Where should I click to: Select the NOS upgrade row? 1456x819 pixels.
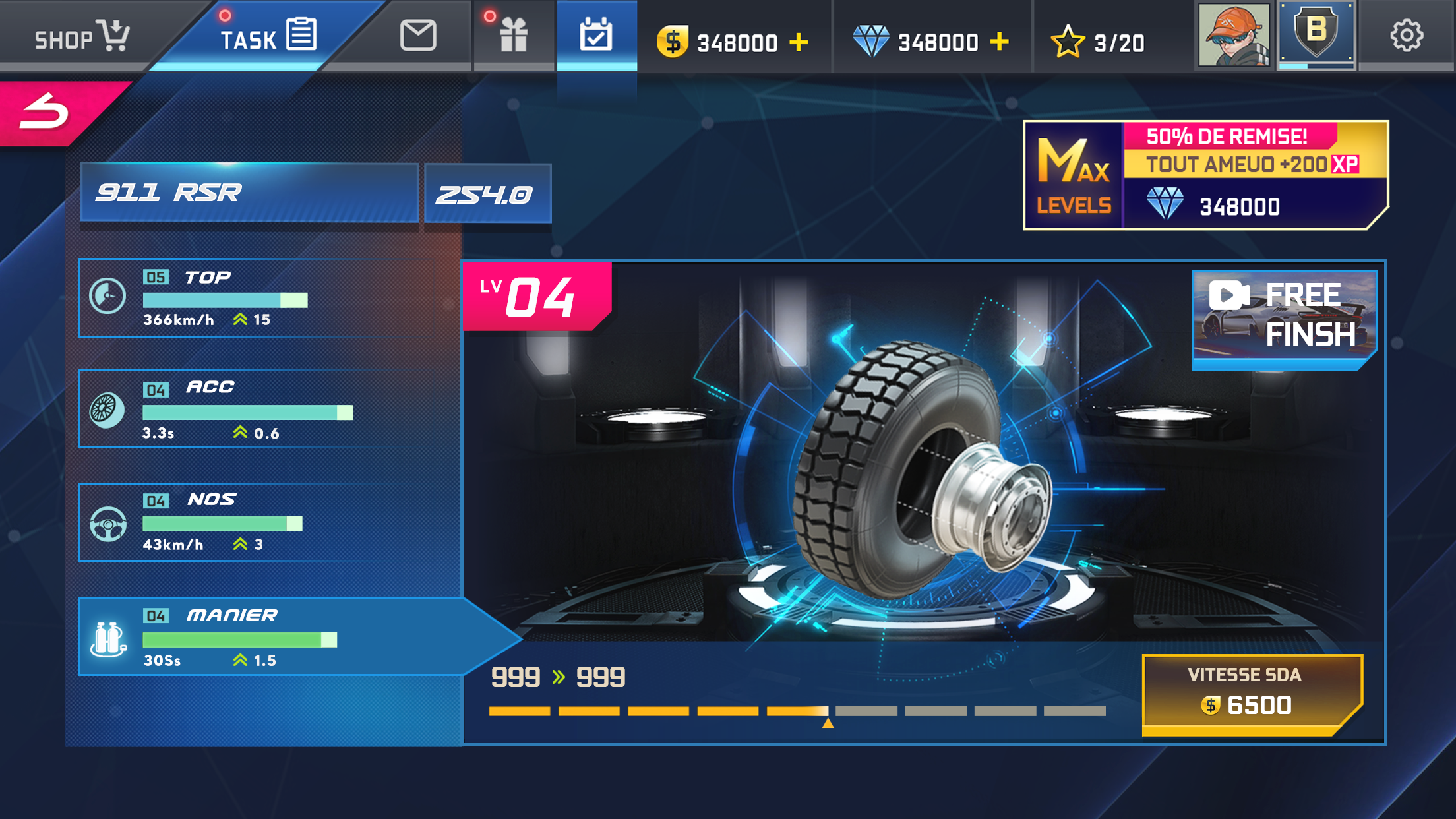click(264, 522)
